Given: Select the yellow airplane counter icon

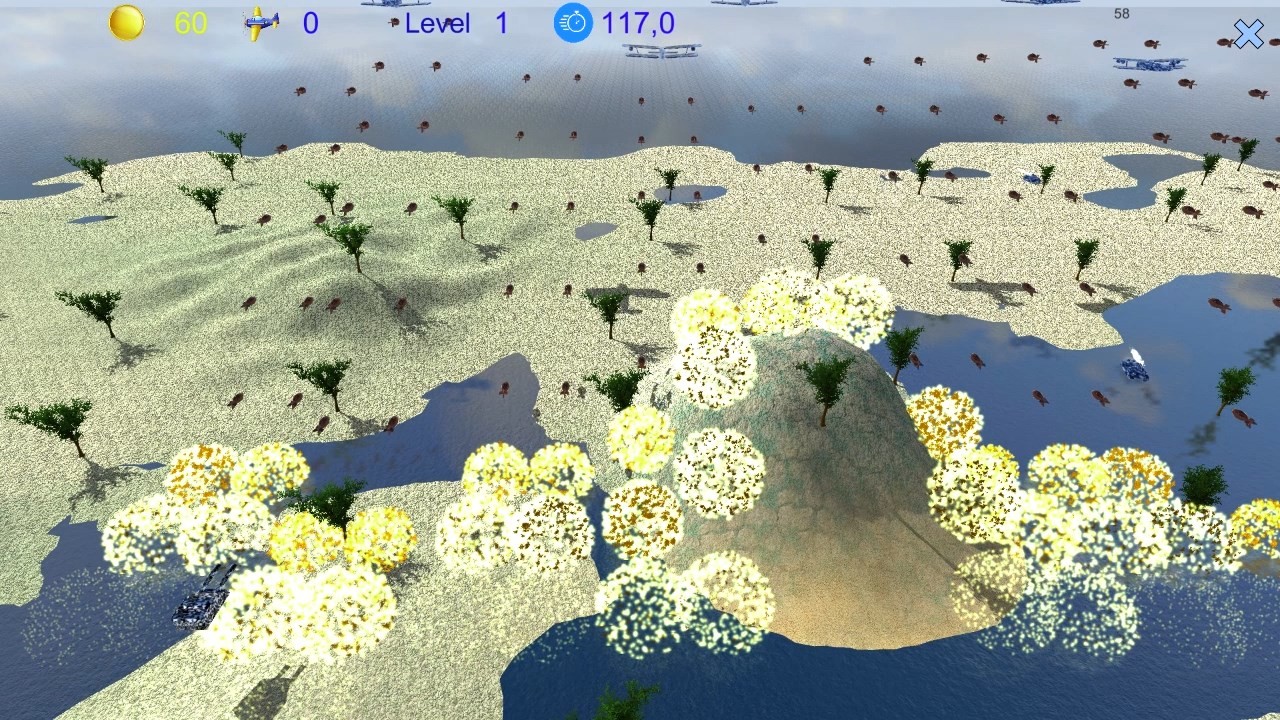Looking at the screenshot, I should [x=262, y=21].
